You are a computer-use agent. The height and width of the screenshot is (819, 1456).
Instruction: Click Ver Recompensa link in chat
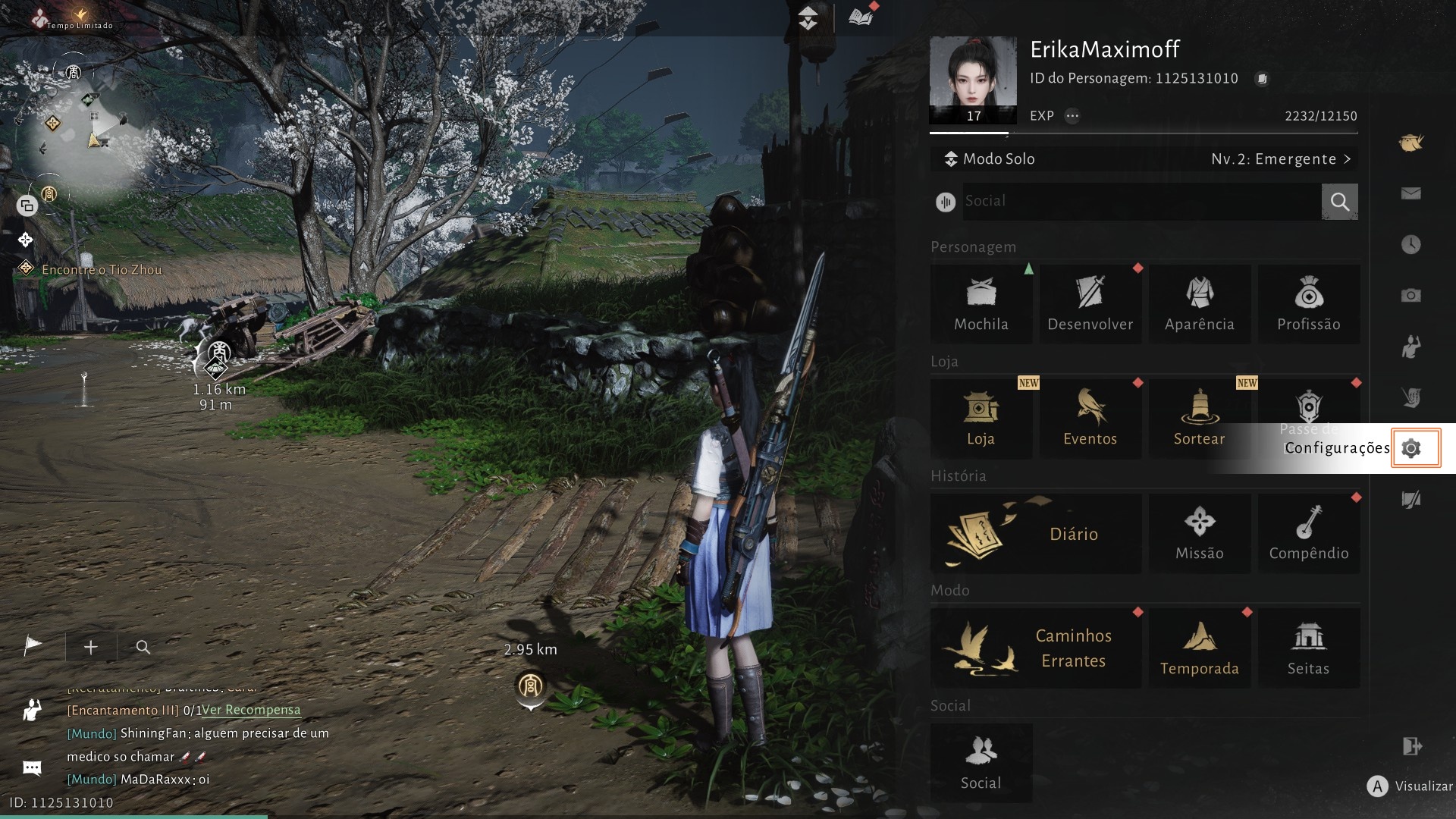click(x=251, y=711)
